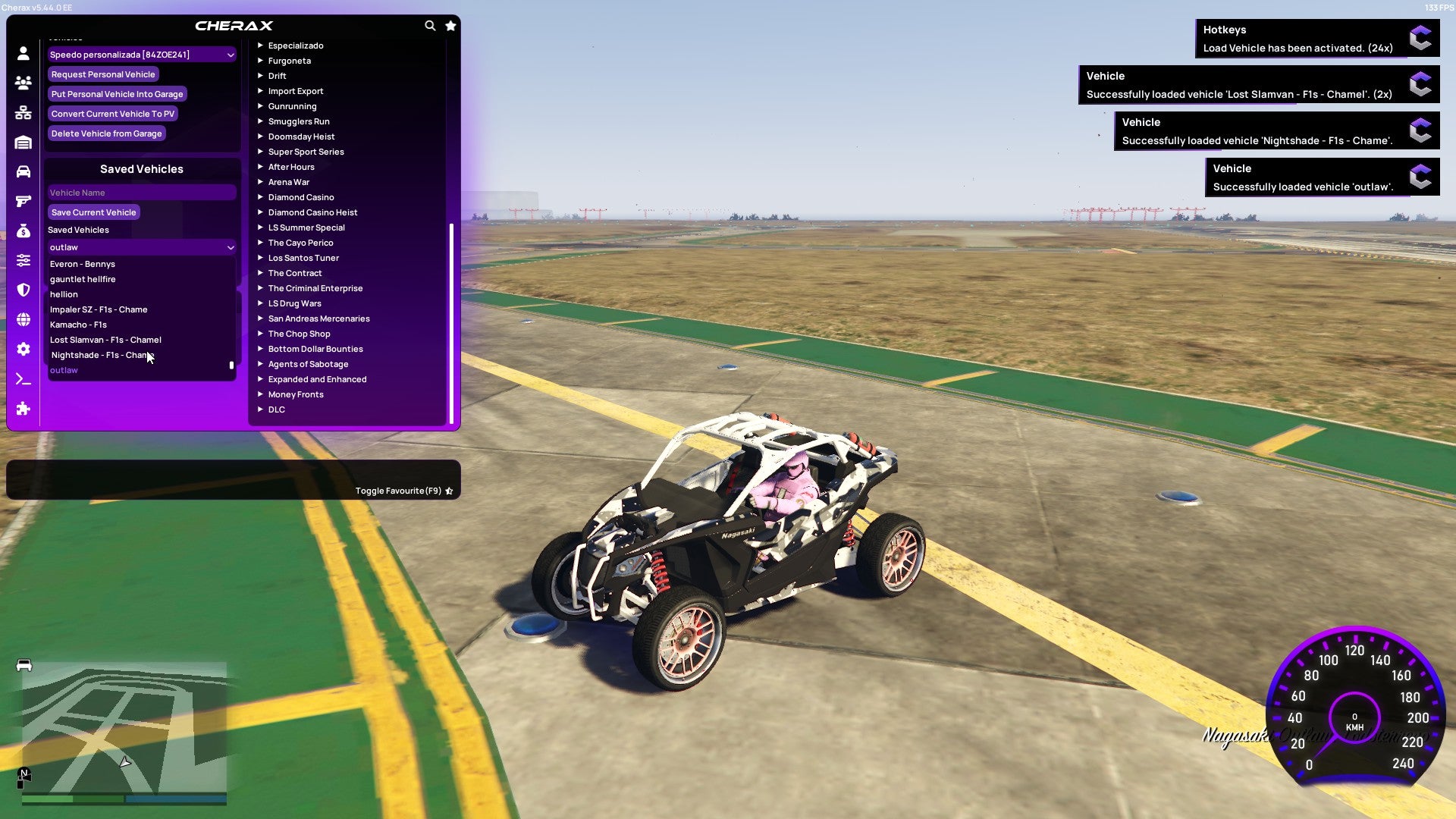Open the World globe menu
This screenshot has width=1456, height=819.
[23, 318]
